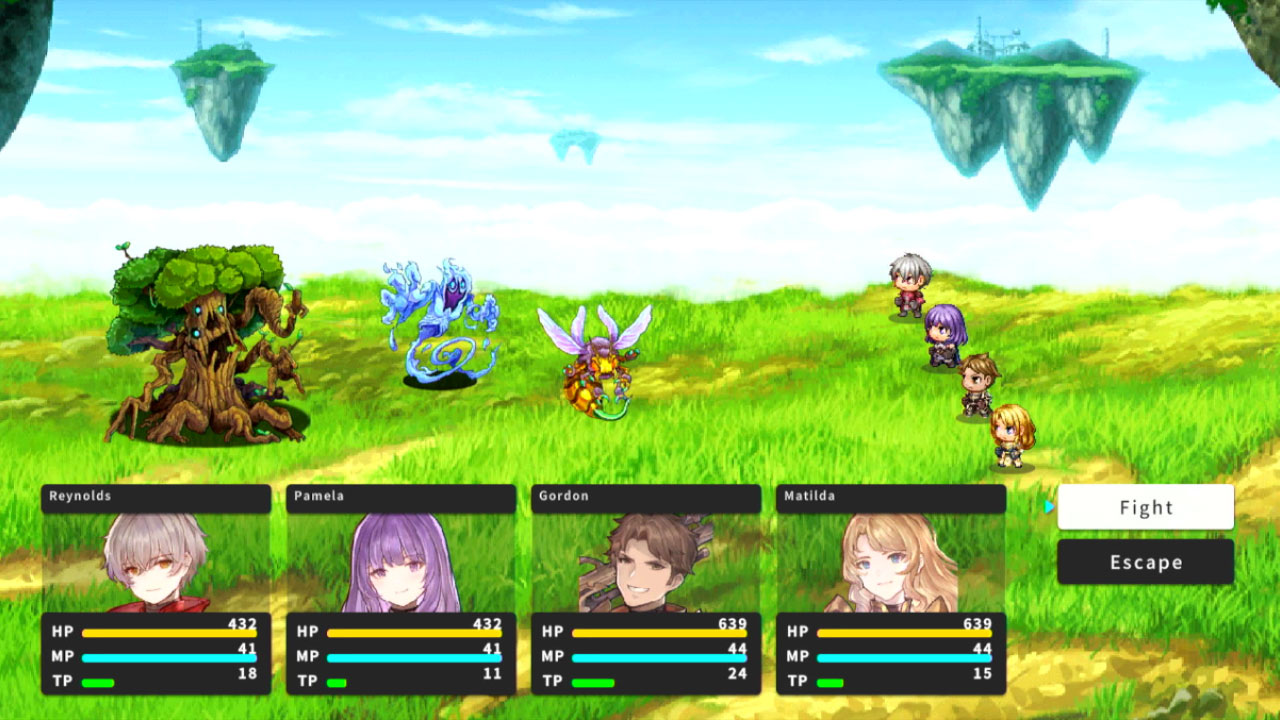The width and height of the screenshot is (1280, 720).
Task: Select the Fight command
Action: pyautogui.click(x=1144, y=508)
